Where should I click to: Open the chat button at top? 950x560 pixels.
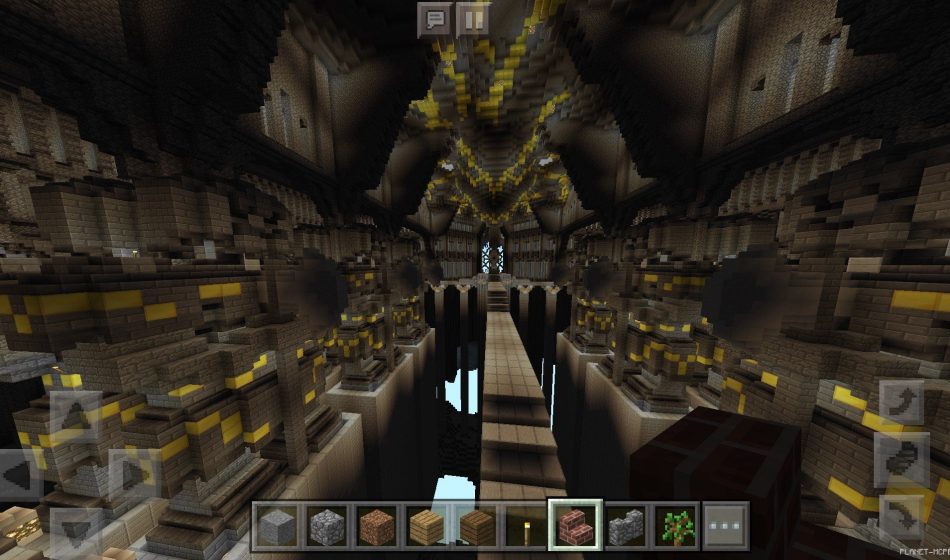click(434, 19)
